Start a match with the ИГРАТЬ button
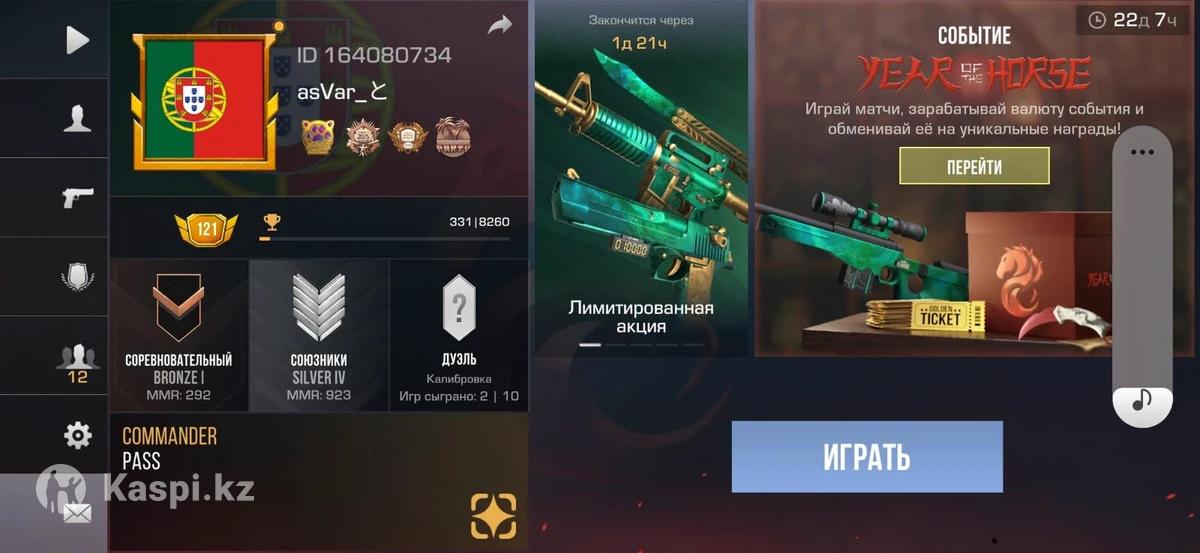Viewport: 1200px width, 553px height. 866,457
